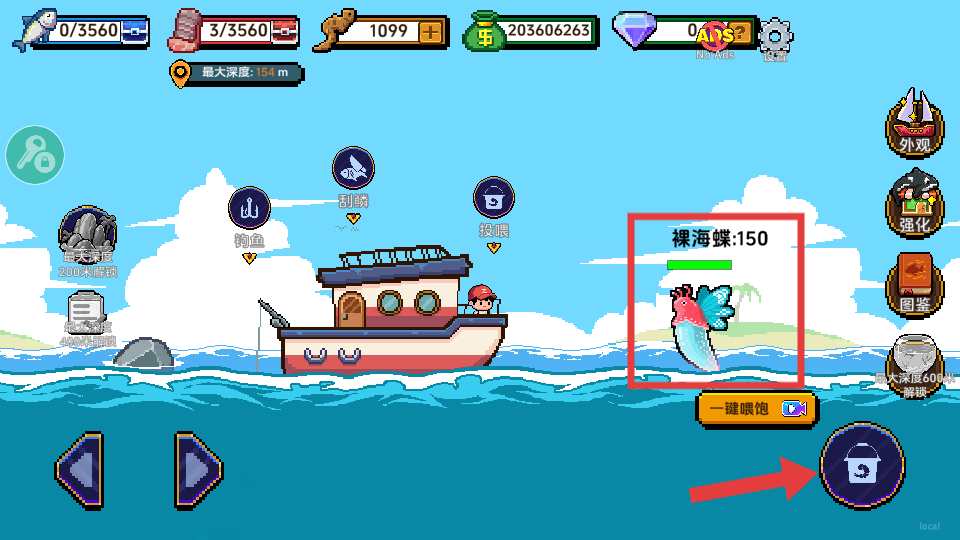Select the 投喂 feeding station

pos(493,199)
